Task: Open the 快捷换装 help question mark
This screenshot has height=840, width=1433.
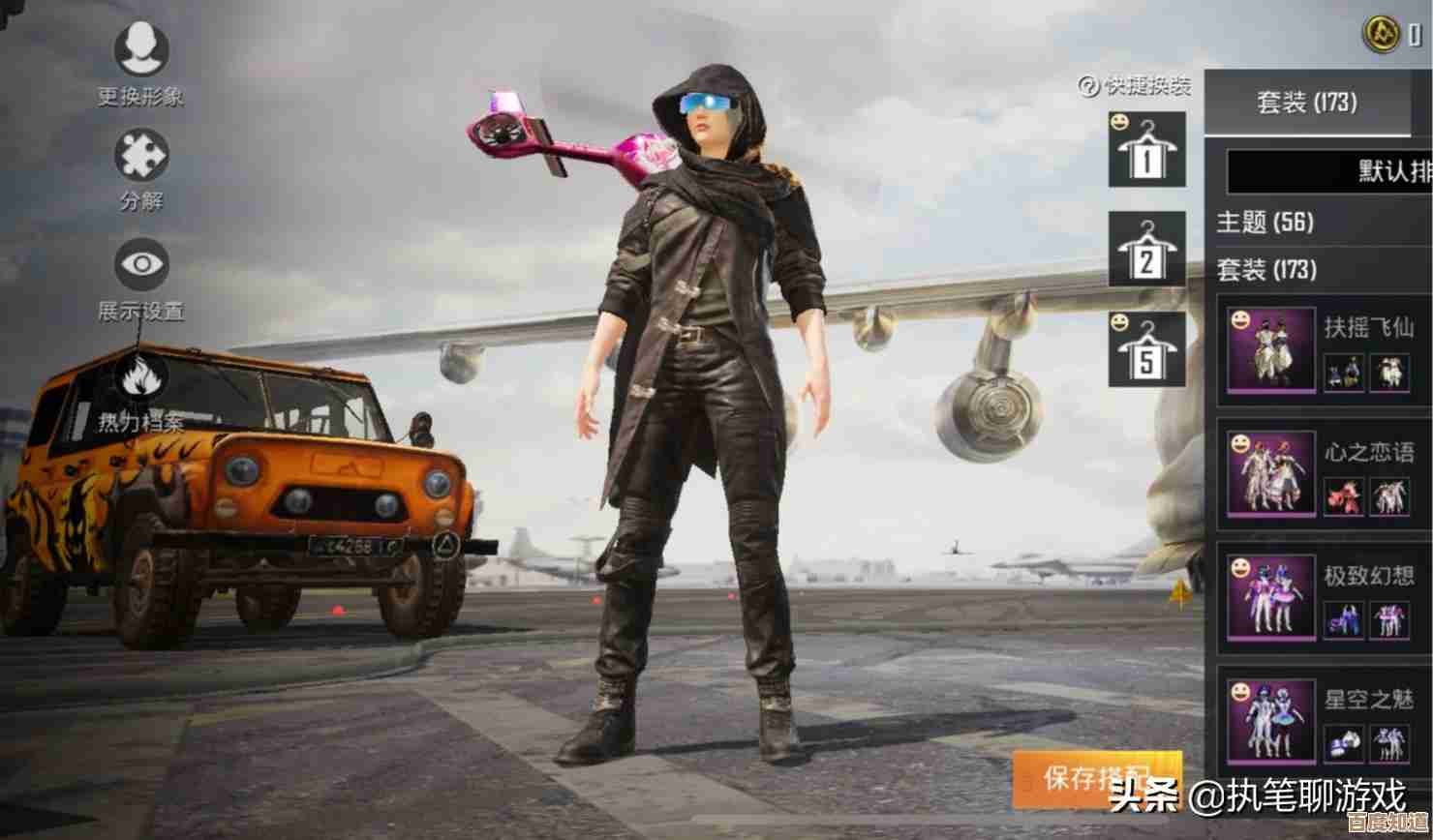Action: click(x=1088, y=86)
